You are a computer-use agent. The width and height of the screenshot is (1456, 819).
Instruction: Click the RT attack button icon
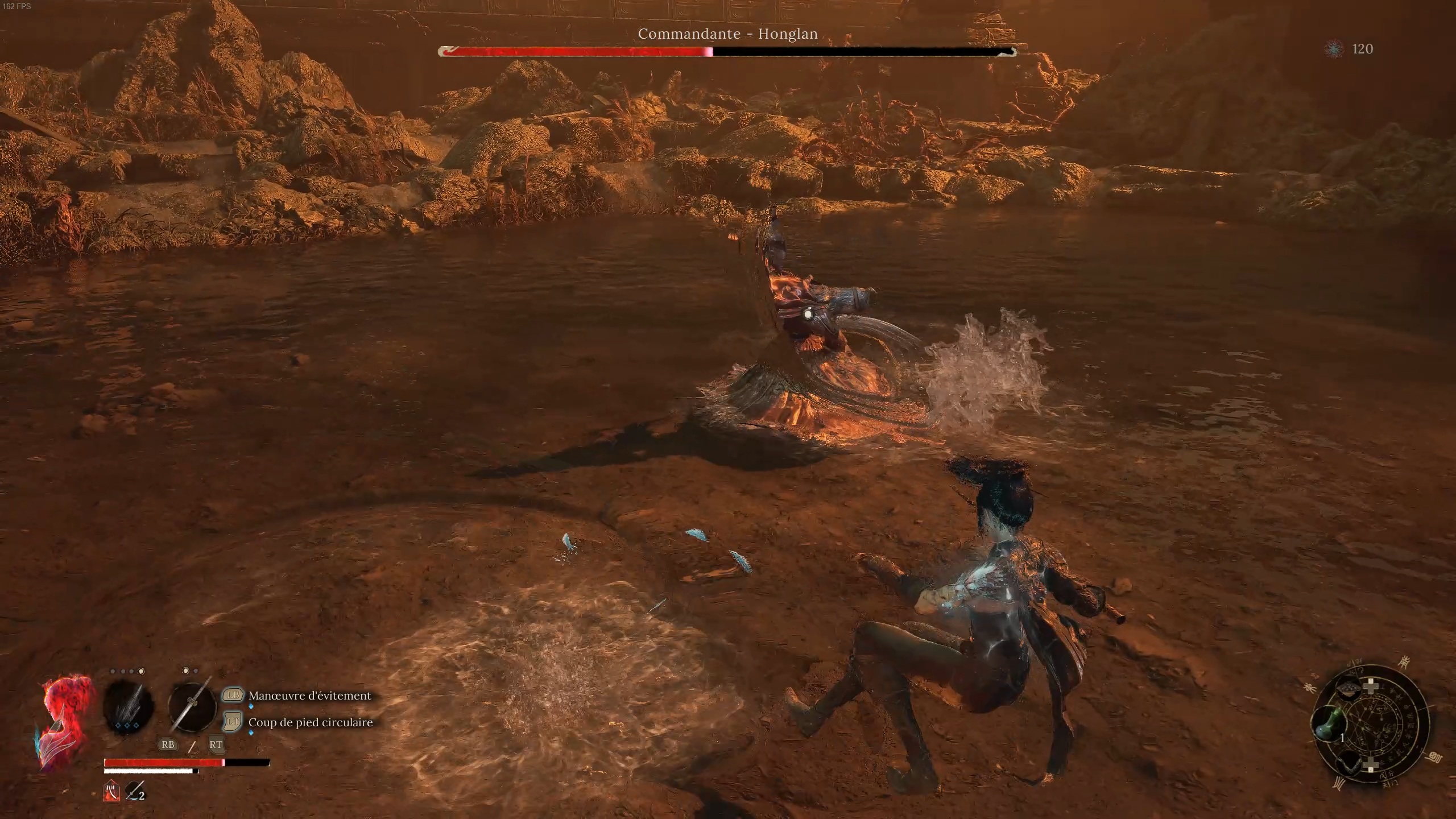(x=217, y=744)
